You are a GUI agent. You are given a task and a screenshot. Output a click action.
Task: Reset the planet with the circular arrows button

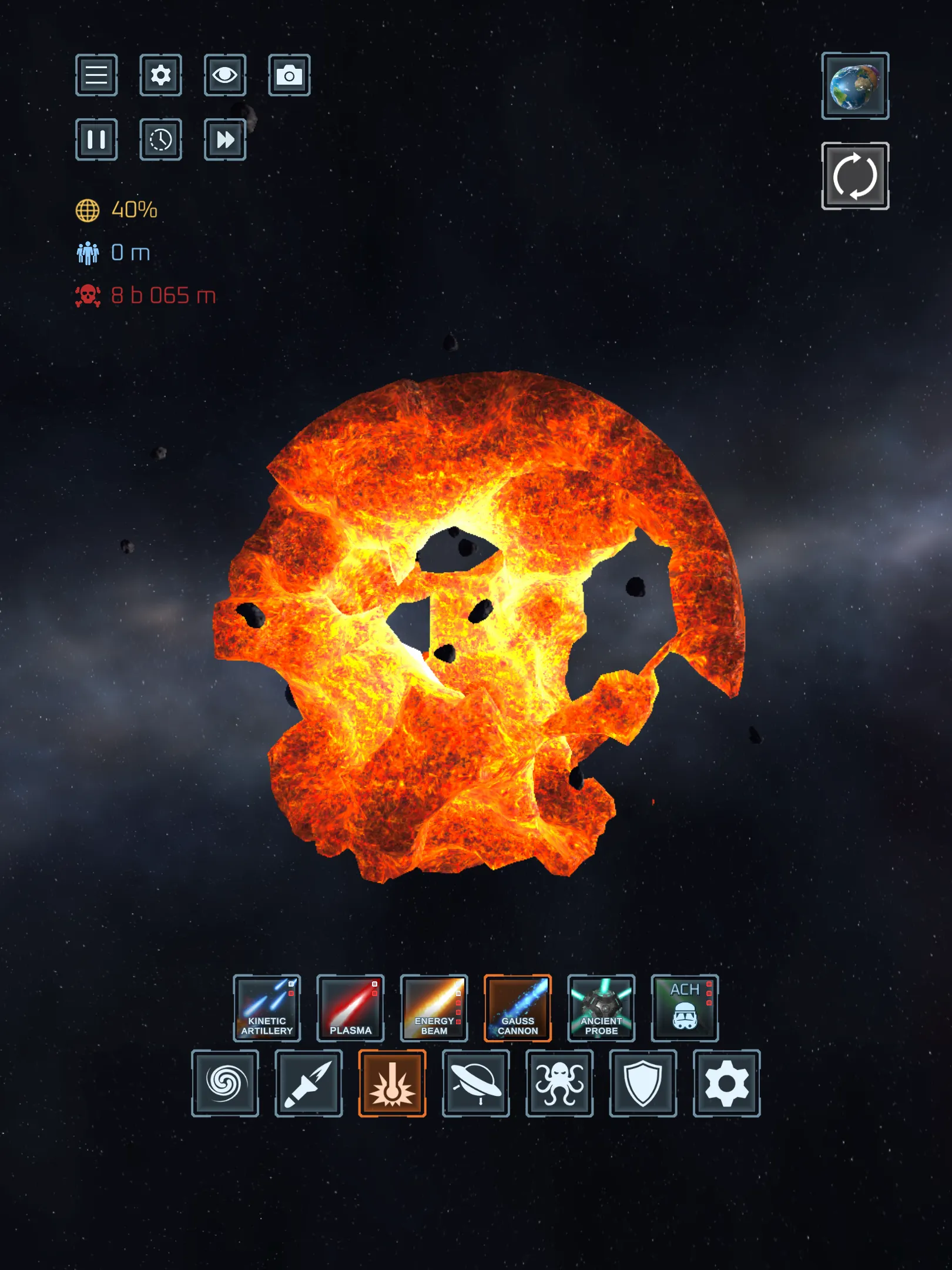click(855, 176)
